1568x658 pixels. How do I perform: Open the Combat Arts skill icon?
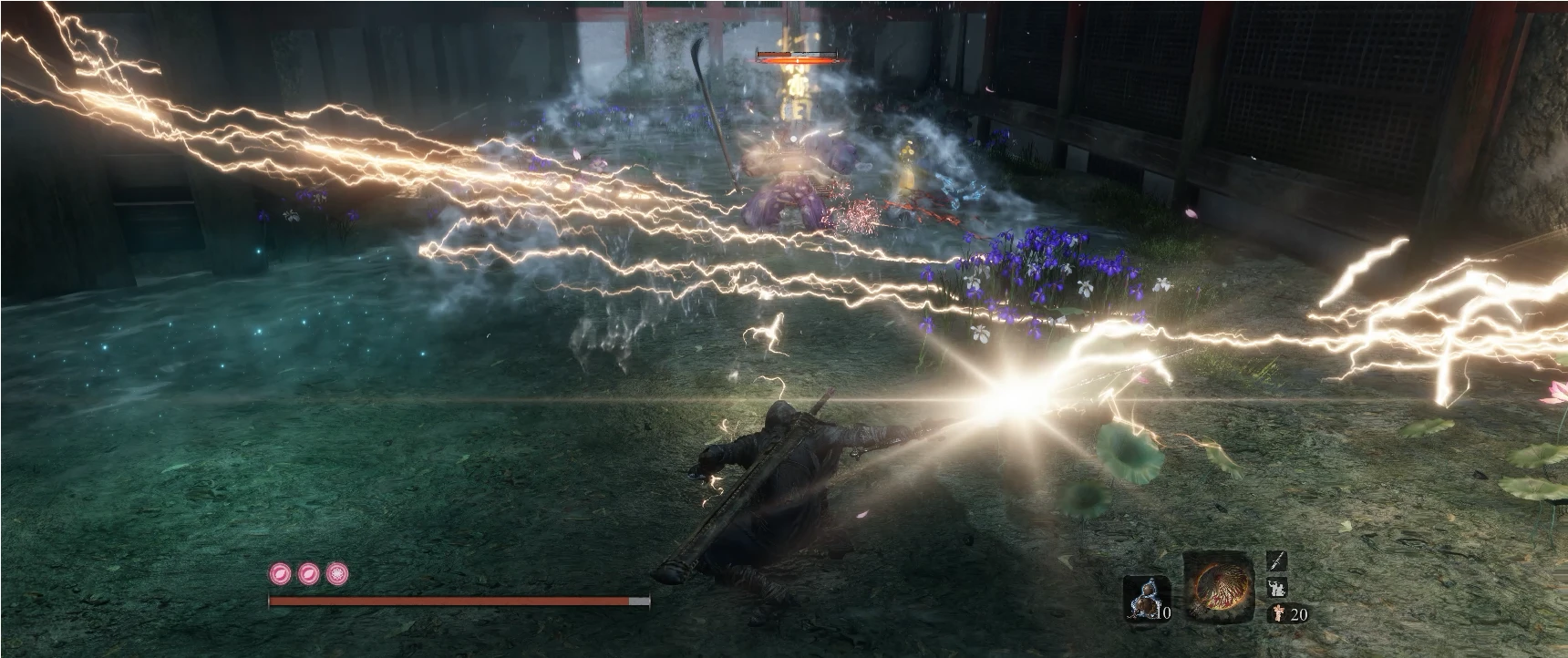(1276, 587)
